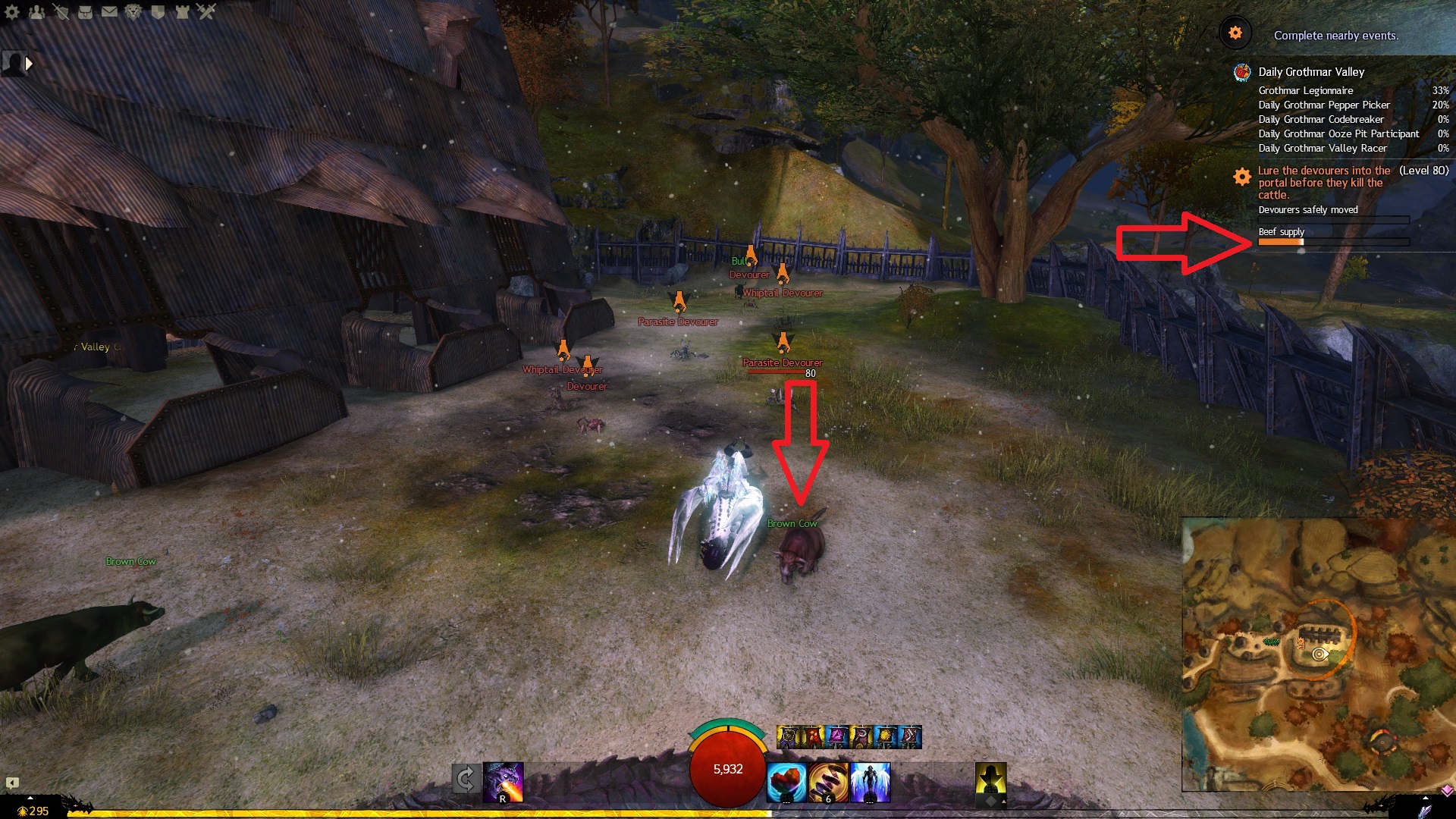Open the PvP crossed swords icon
This screenshot has width=1456, height=819.
click(206, 11)
